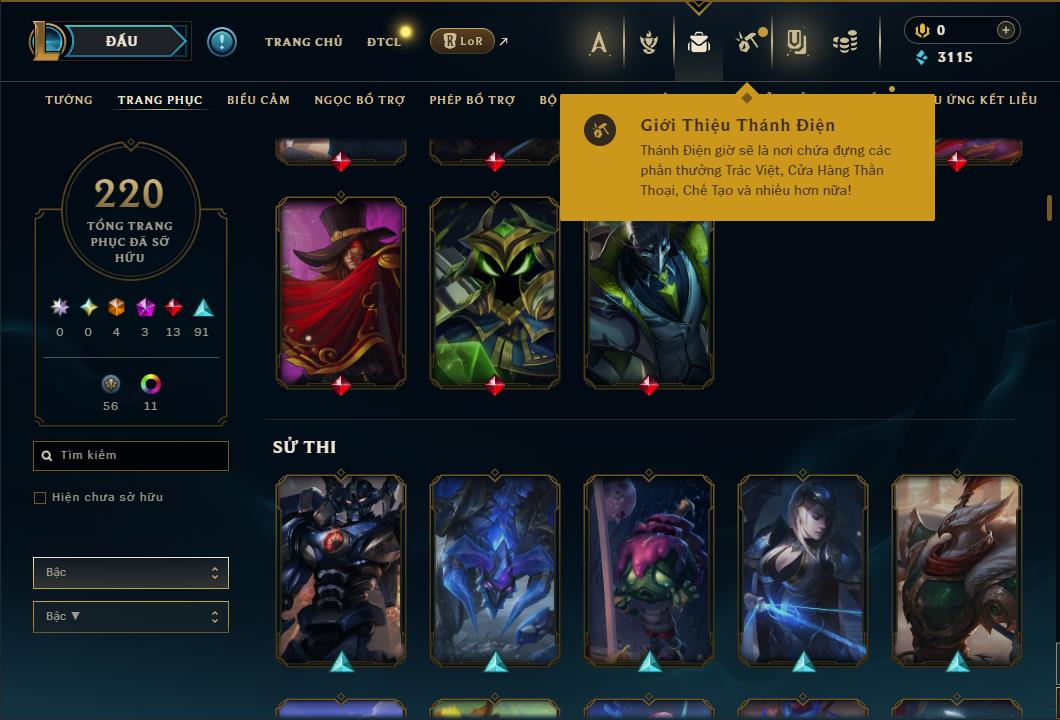Select the PHÉP BỔ TRỢ tab
The height and width of the screenshot is (720, 1060).
(472, 100)
